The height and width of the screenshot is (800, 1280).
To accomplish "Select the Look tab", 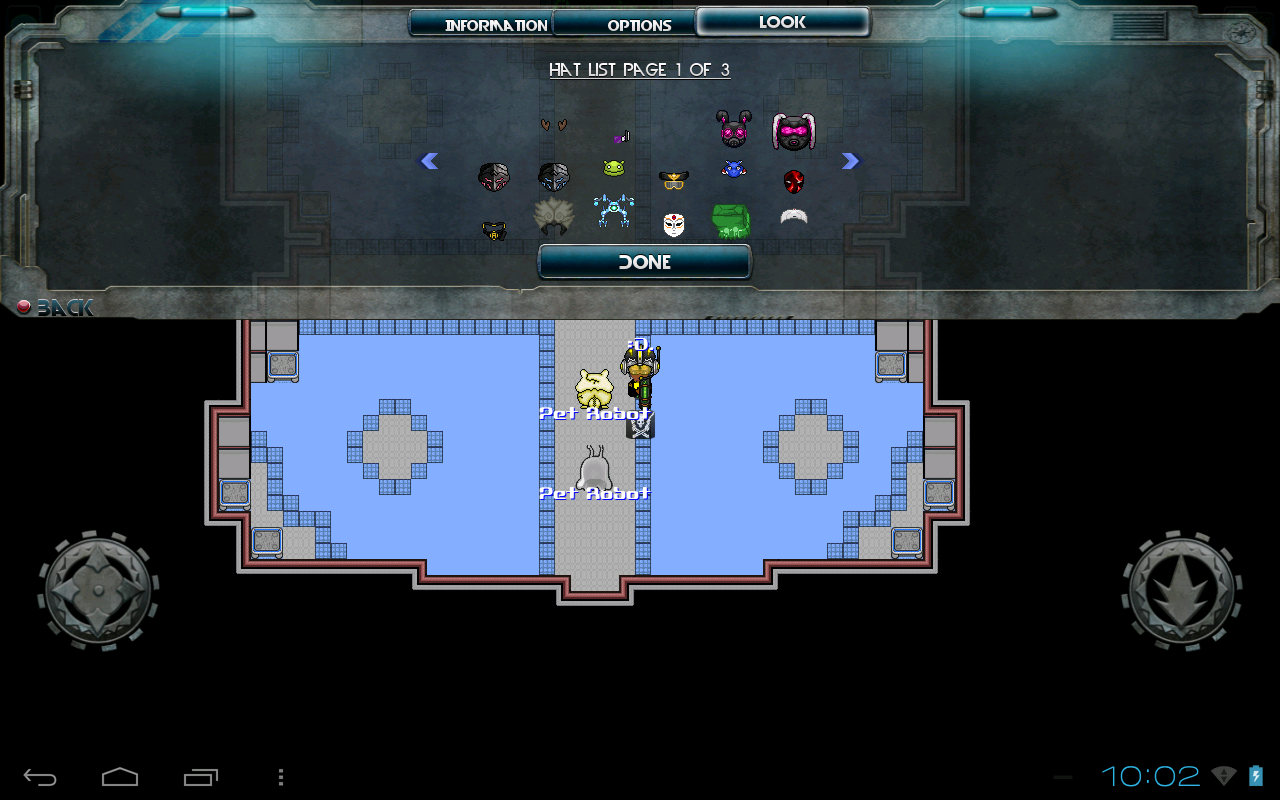I will click(x=782, y=22).
